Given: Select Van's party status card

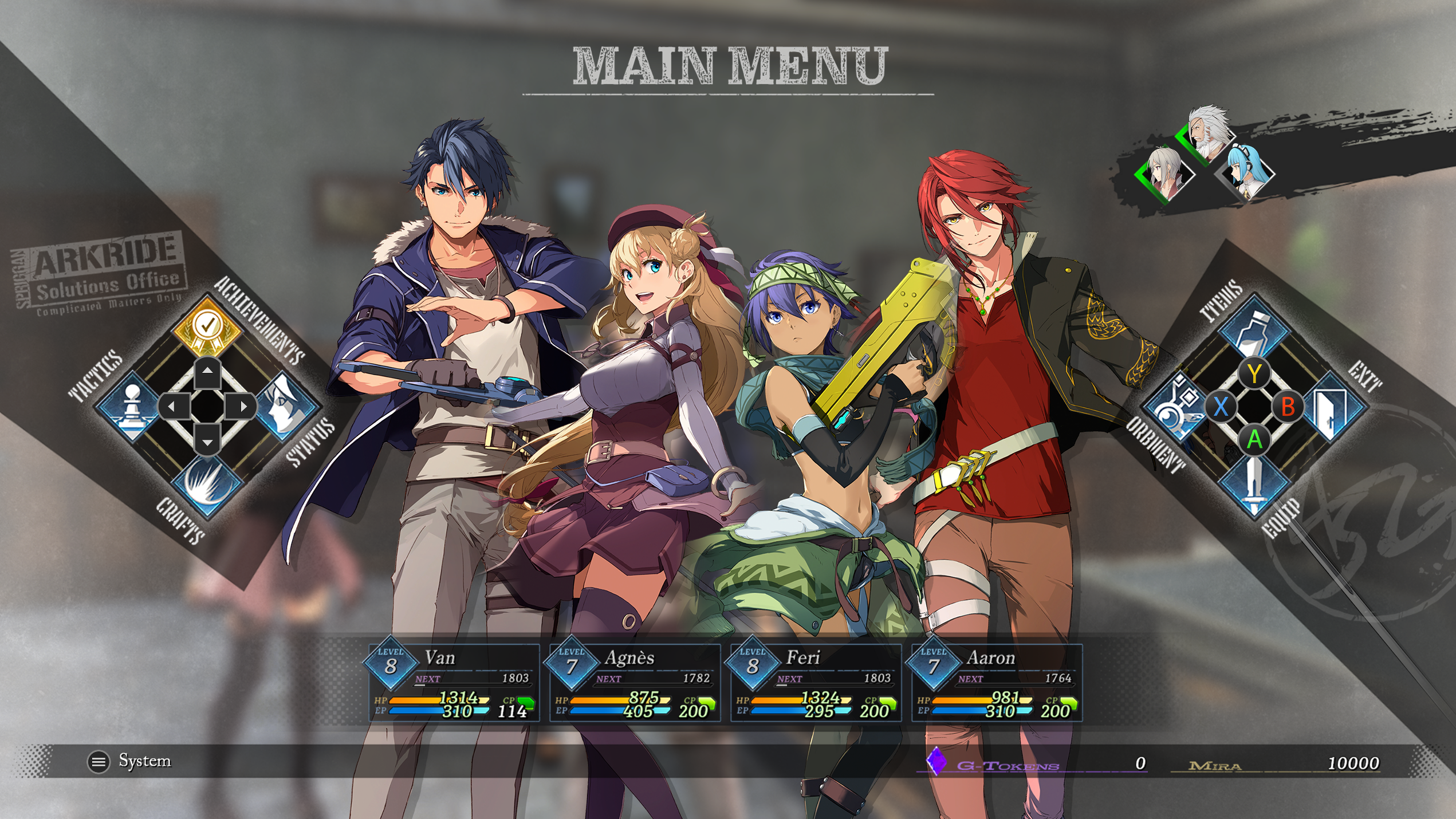Looking at the screenshot, I should [x=454, y=683].
